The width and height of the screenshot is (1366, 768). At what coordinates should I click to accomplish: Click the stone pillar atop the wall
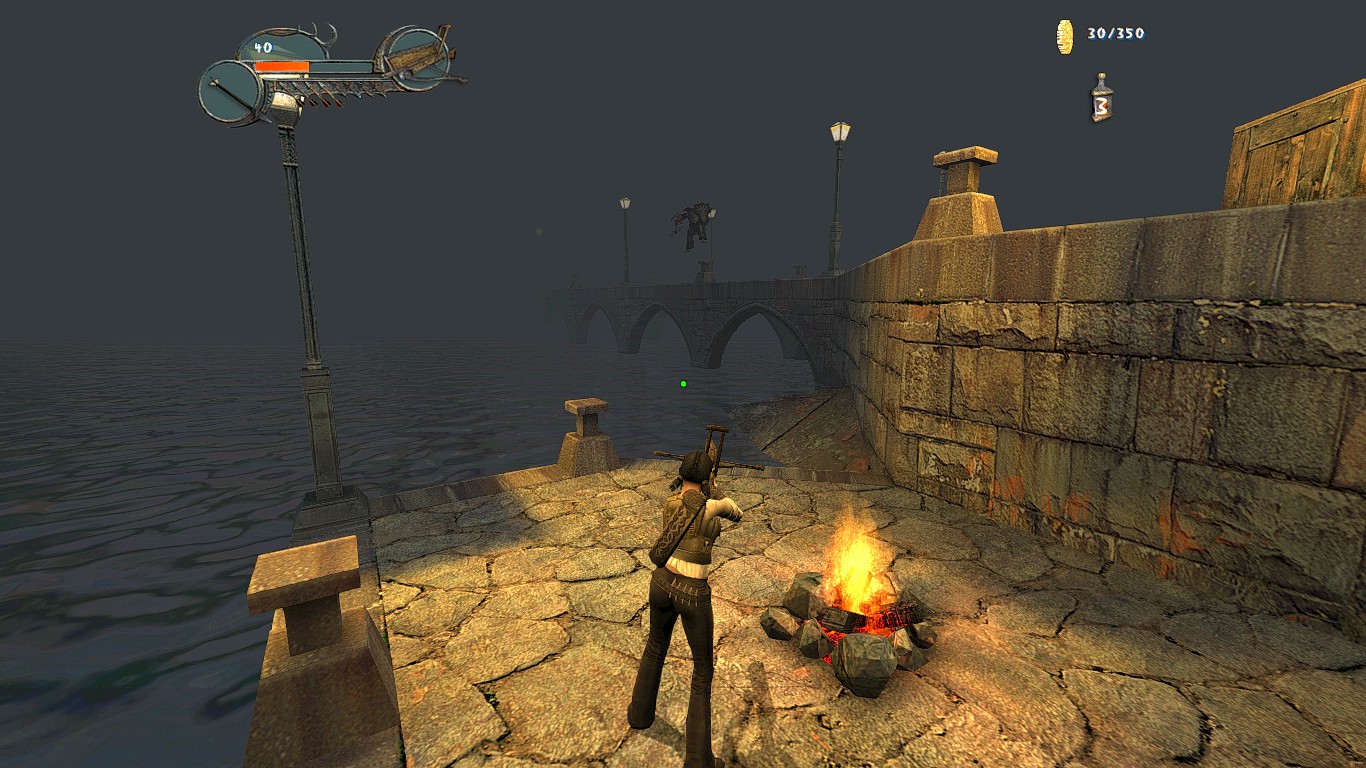pos(965,185)
